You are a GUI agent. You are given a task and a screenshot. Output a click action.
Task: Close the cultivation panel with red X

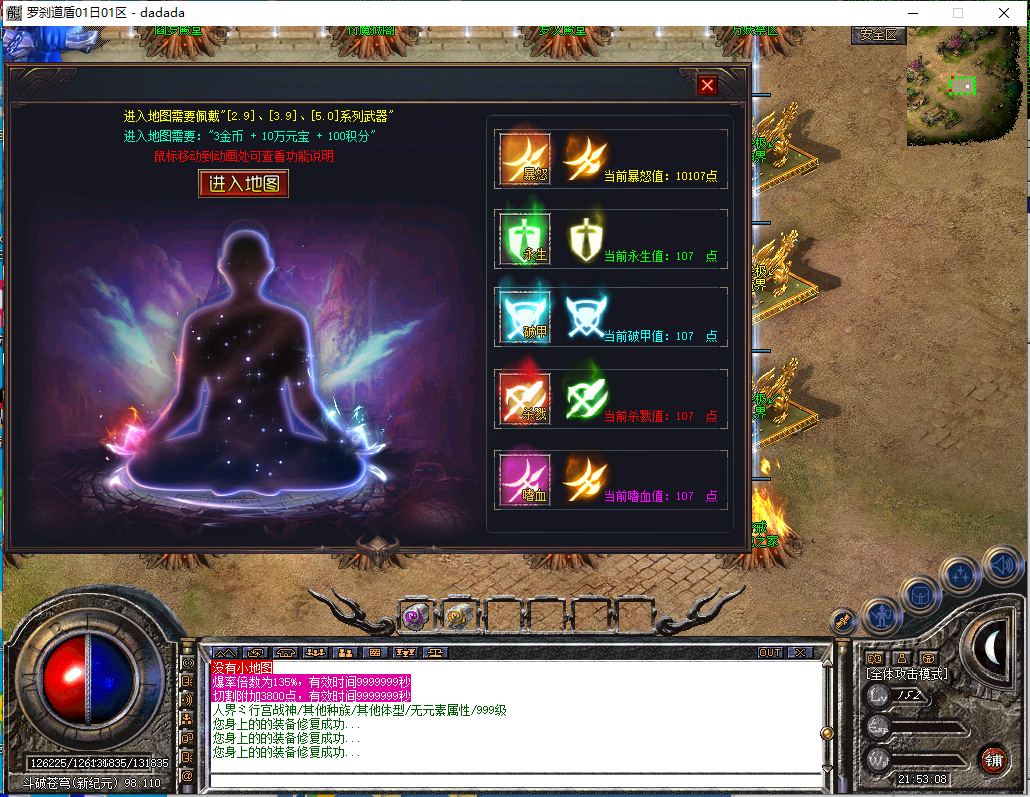pyautogui.click(x=708, y=85)
